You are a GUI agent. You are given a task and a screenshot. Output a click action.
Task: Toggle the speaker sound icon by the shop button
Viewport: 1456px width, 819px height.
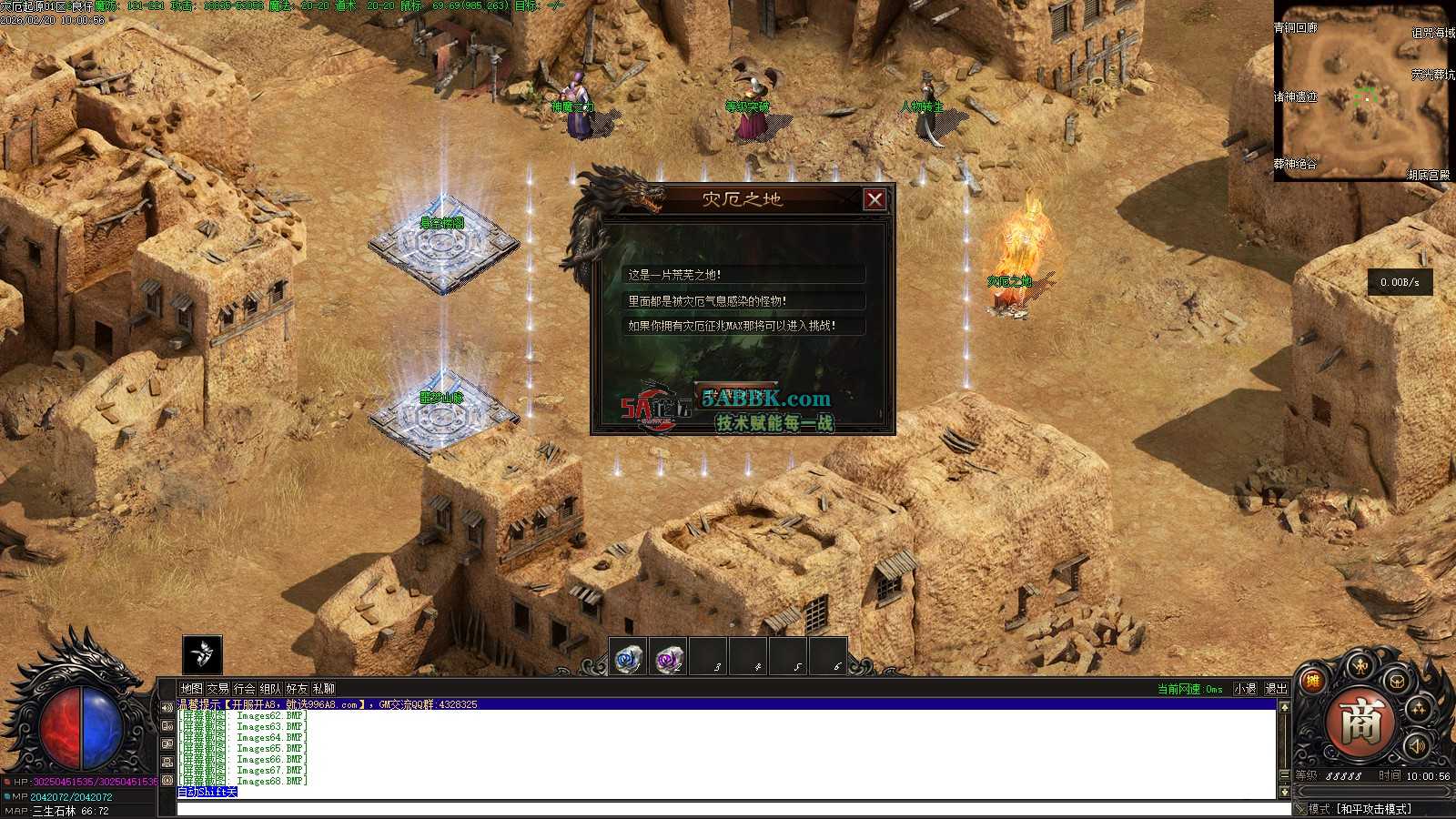click(x=1416, y=746)
